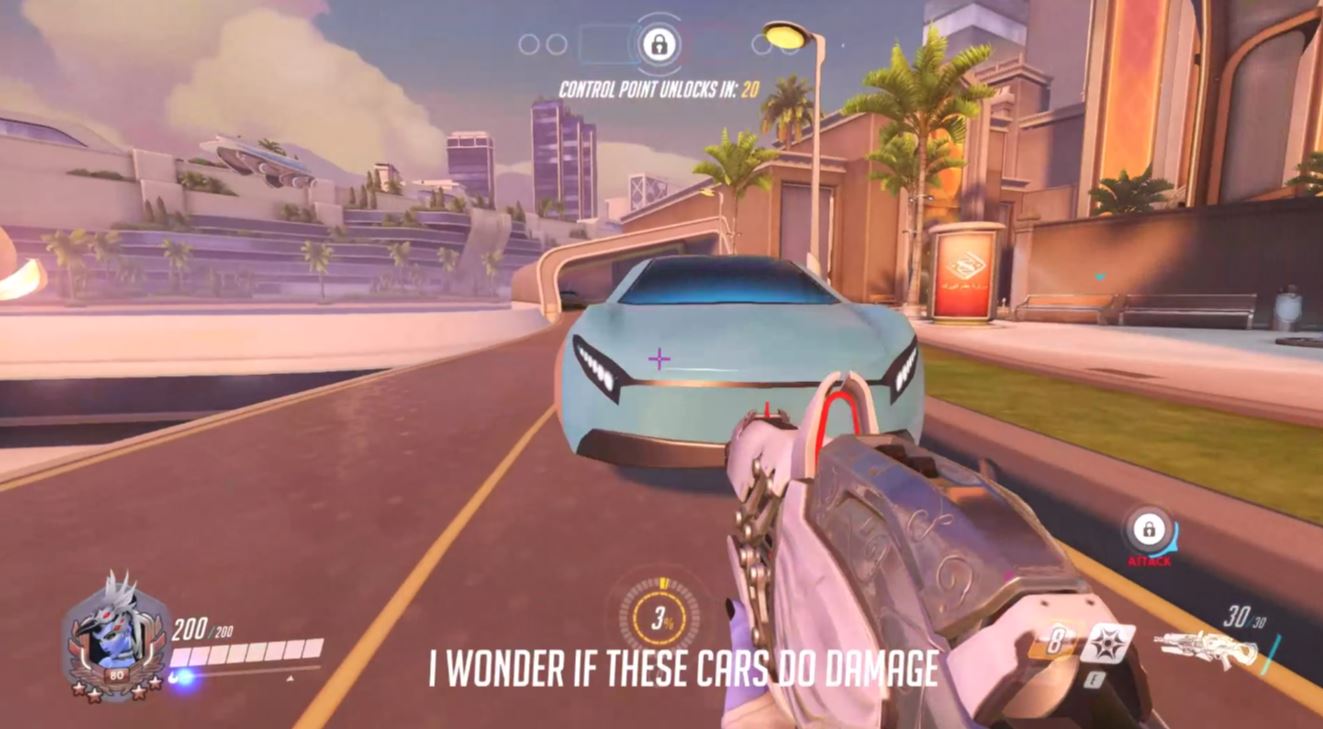Viewport: 1323px width, 729px height.
Task: Click the control point lock icon
Action: tap(659, 45)
